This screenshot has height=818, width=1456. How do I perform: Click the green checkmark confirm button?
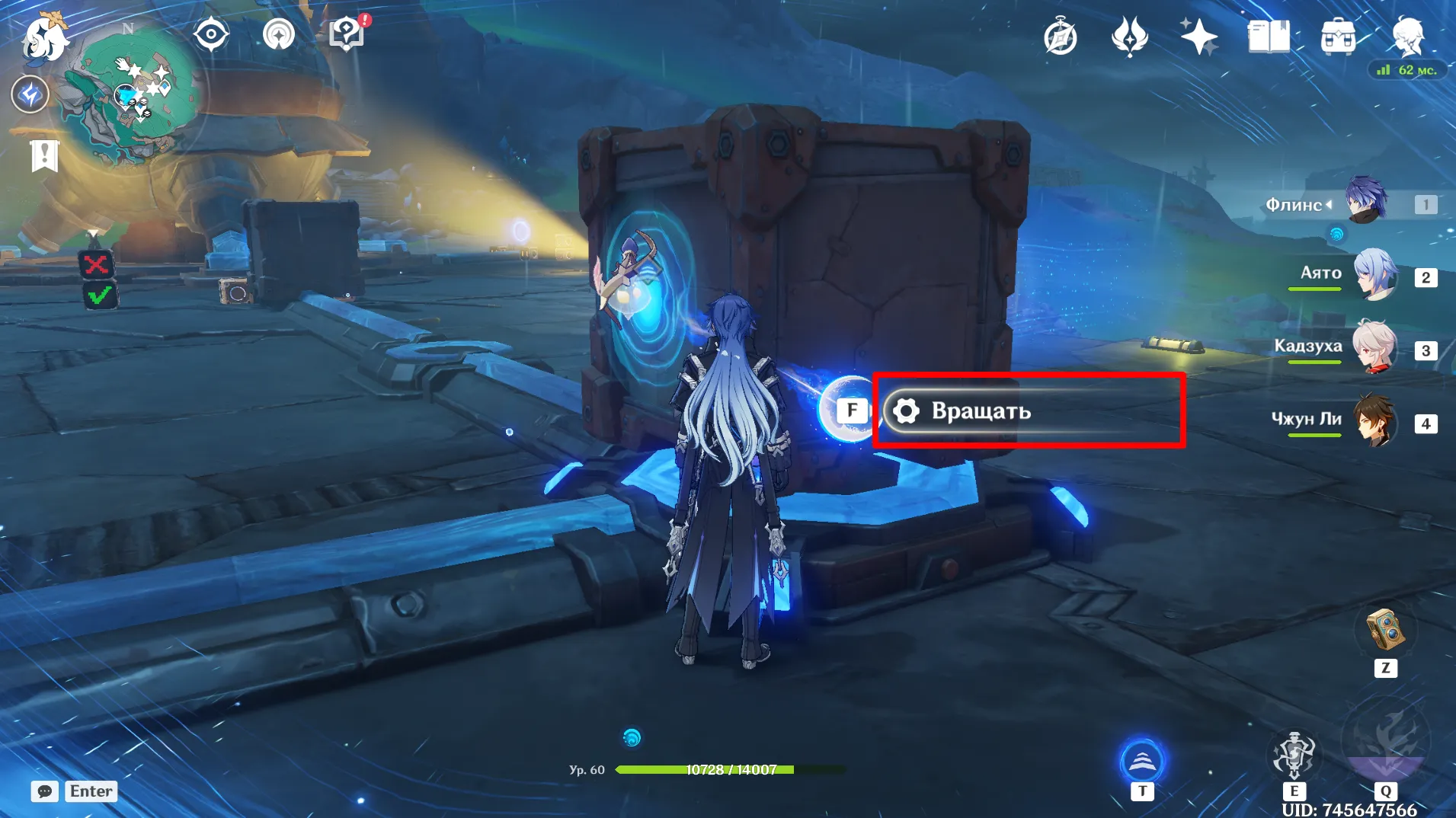point(99,296)
